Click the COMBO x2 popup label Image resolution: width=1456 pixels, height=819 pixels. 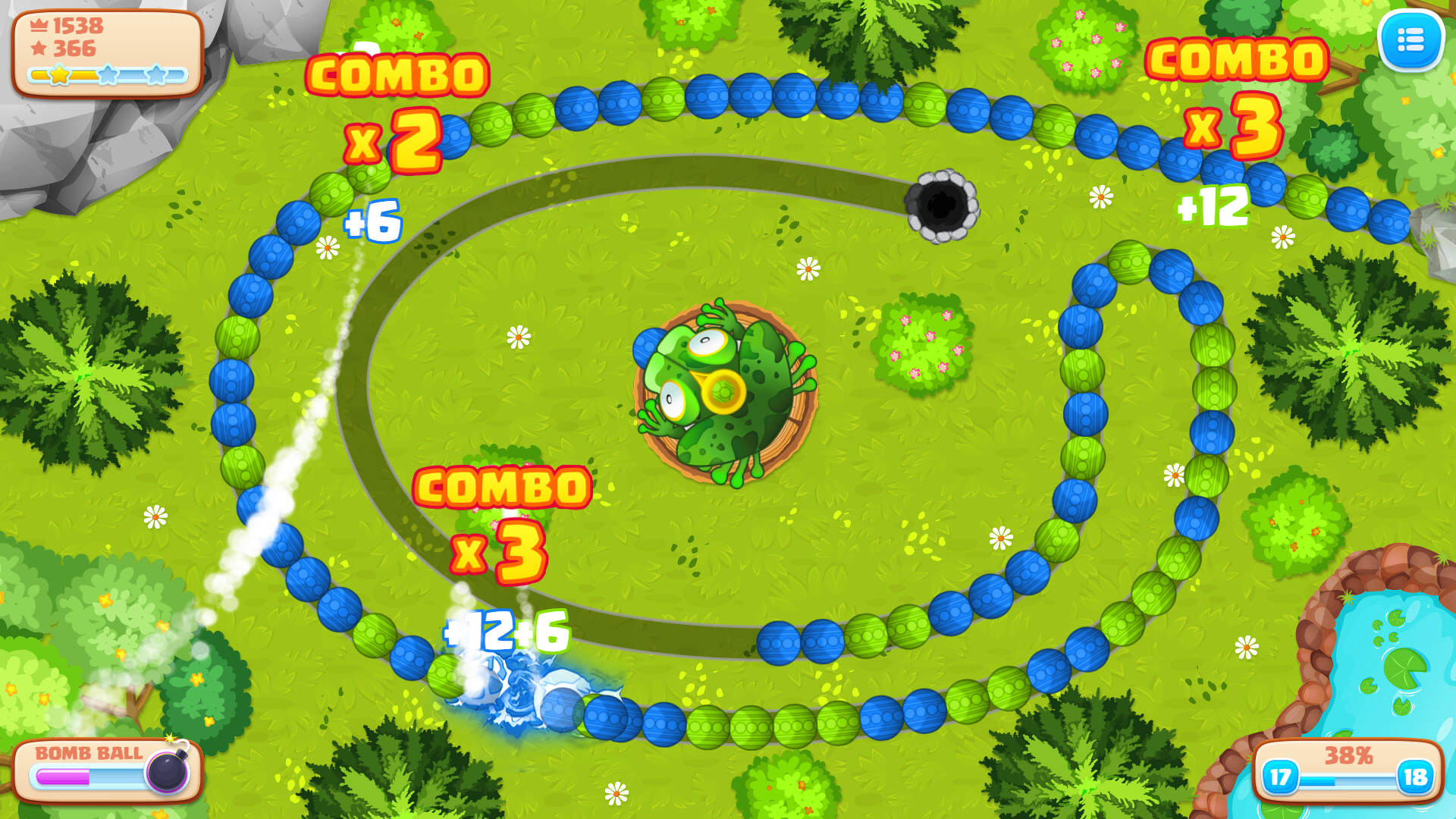point(395,106)
